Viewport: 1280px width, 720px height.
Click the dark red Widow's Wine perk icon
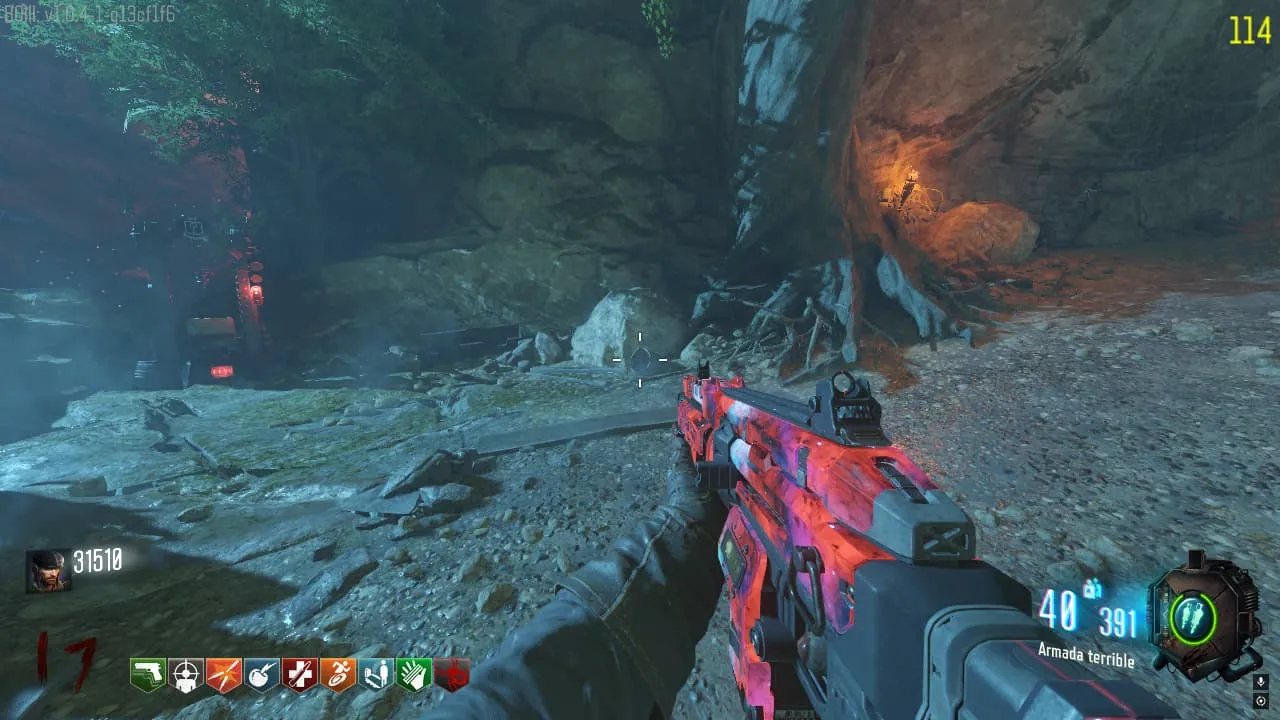tap(451, 675)
